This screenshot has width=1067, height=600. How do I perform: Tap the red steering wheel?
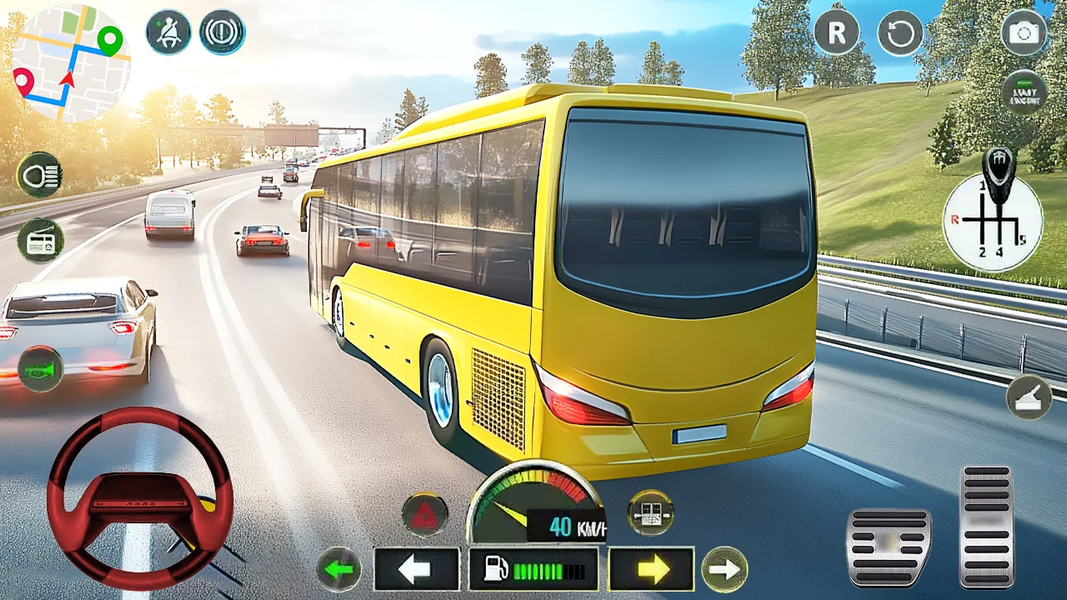(x=139, y=497)
